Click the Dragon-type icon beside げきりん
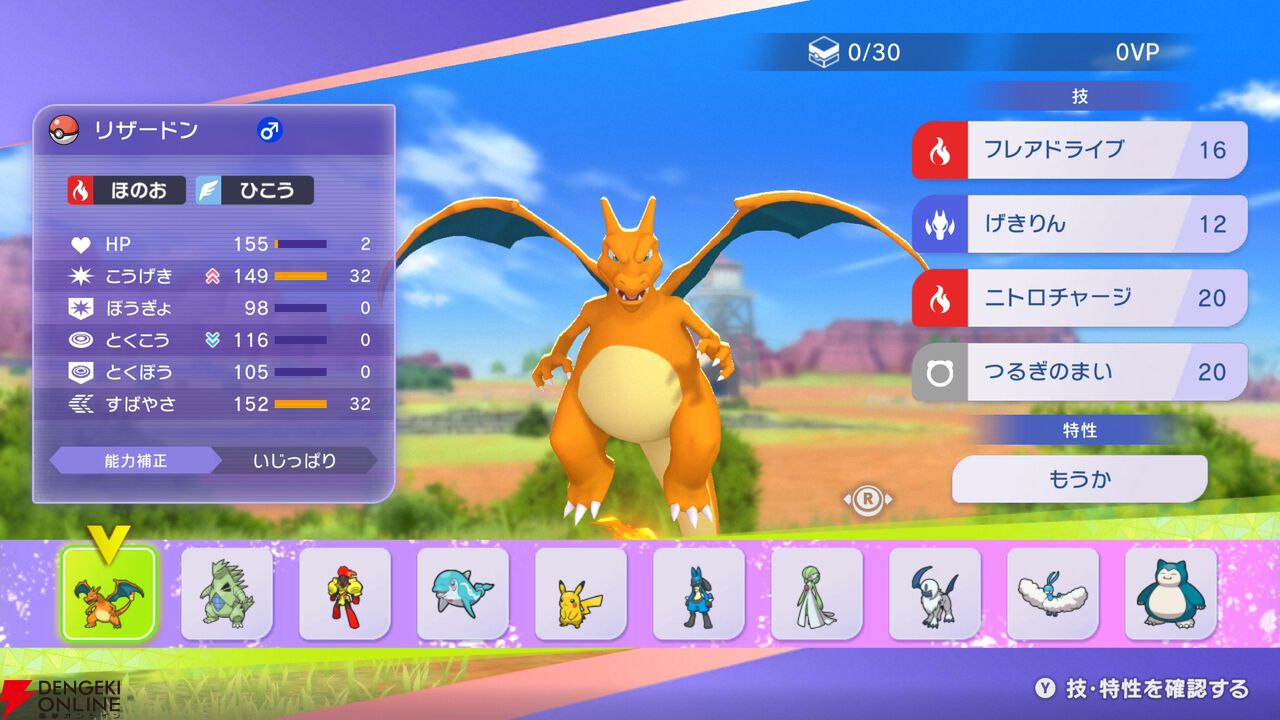The image size is (1280, 720). coord(939,224)
